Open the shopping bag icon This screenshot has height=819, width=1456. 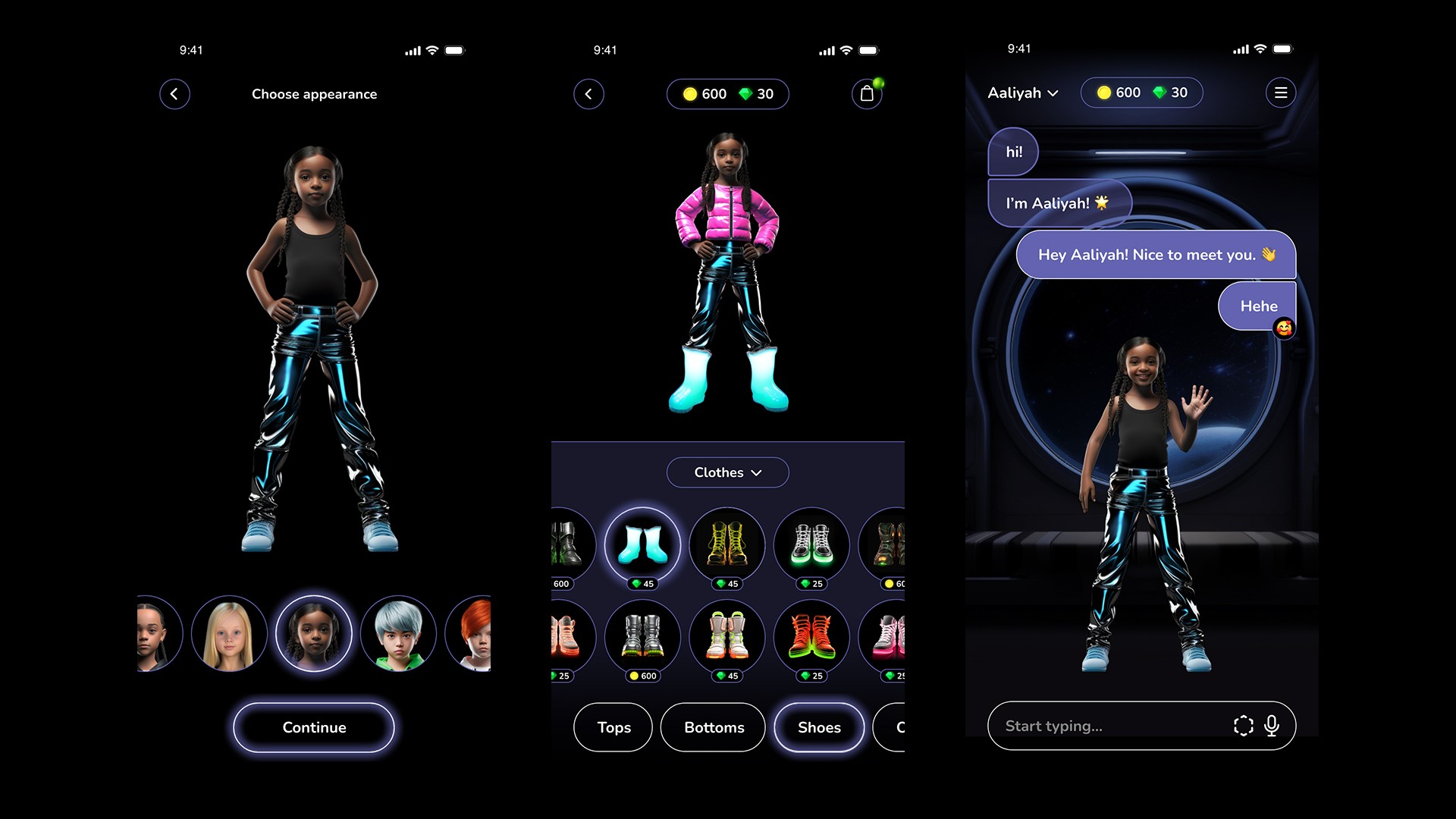click(867, 94)
